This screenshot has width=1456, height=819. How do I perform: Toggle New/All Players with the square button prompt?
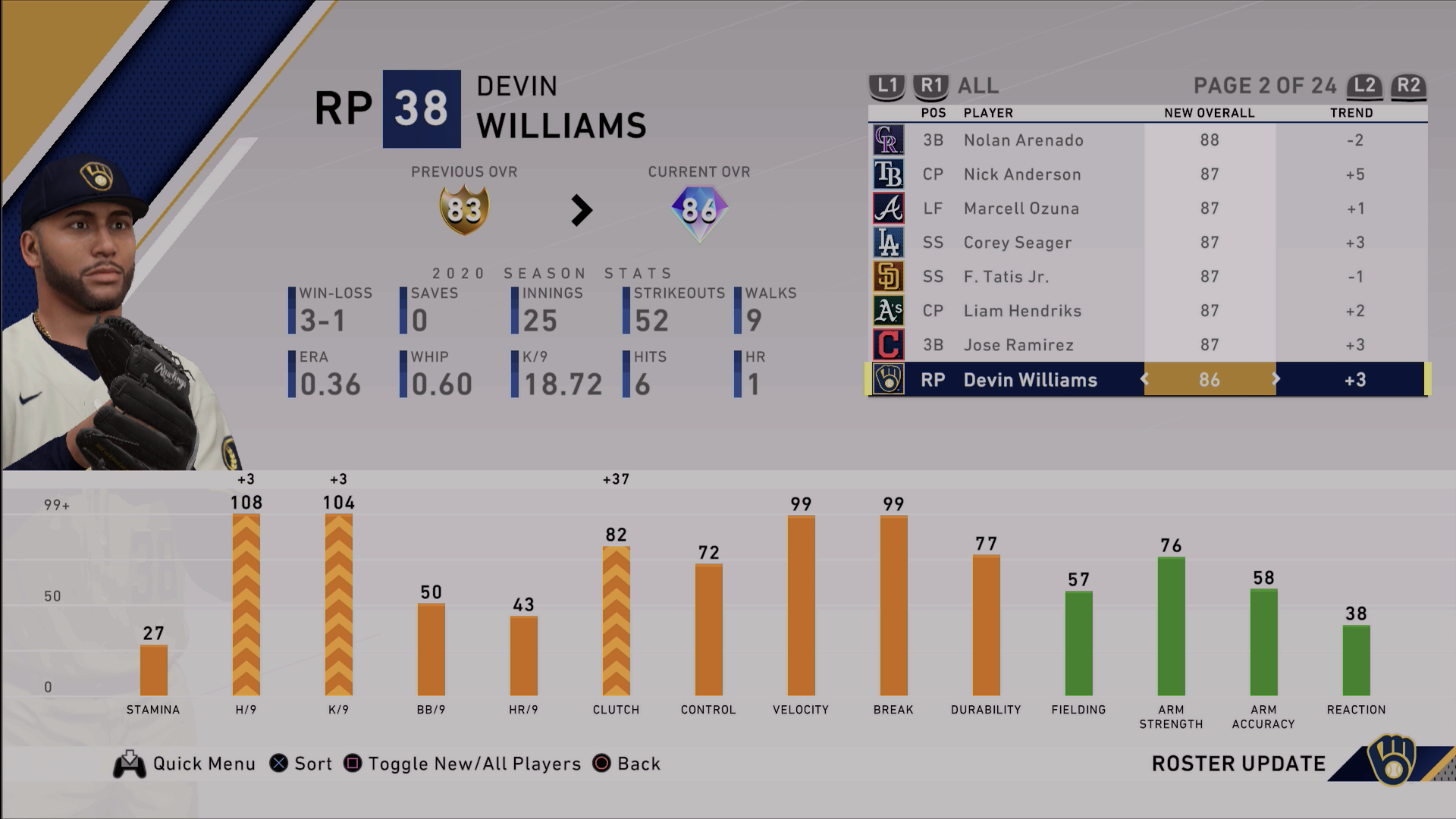tap(351, 764)
